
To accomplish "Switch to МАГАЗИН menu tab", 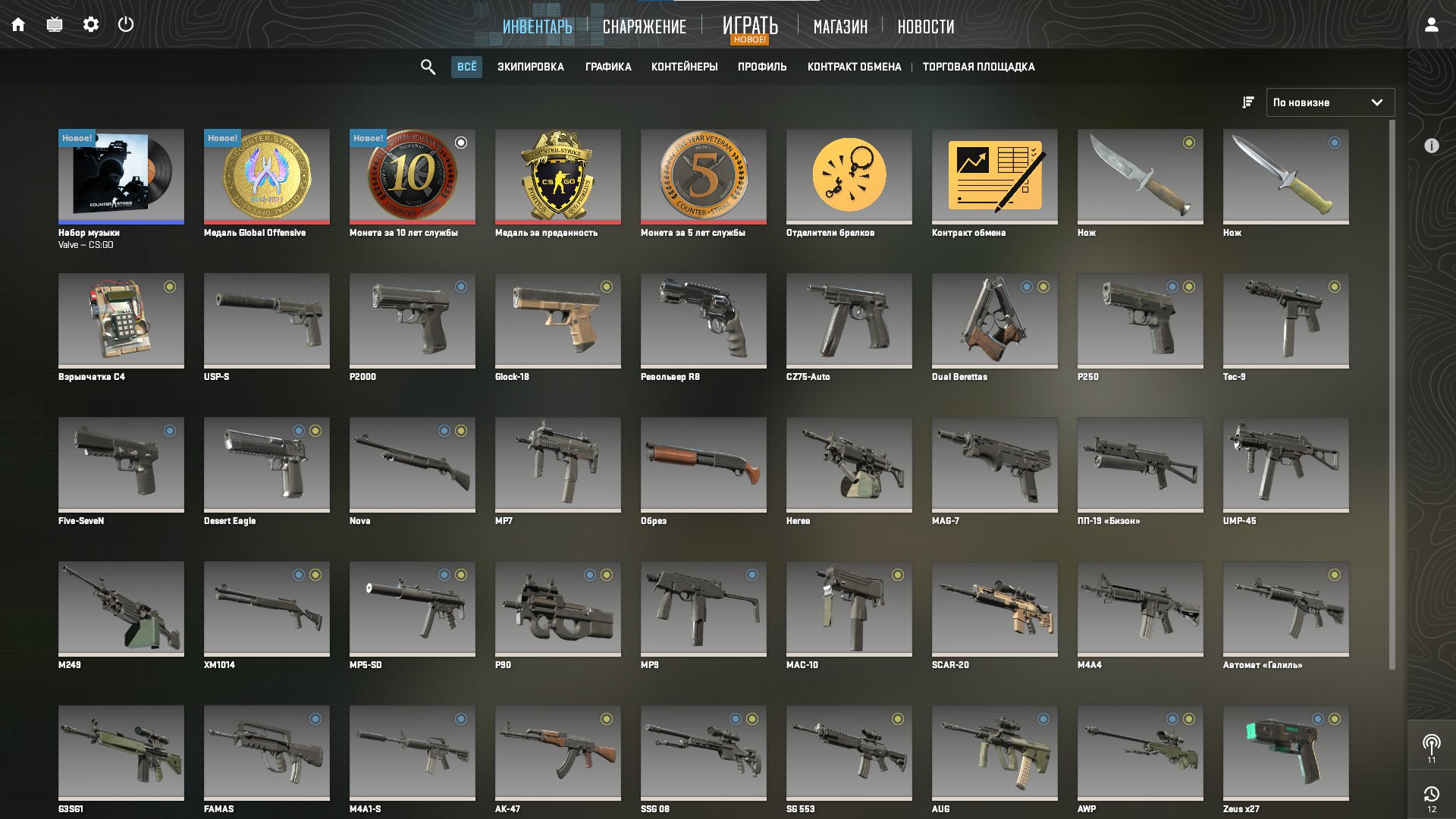I will click(x=840, y=27).
